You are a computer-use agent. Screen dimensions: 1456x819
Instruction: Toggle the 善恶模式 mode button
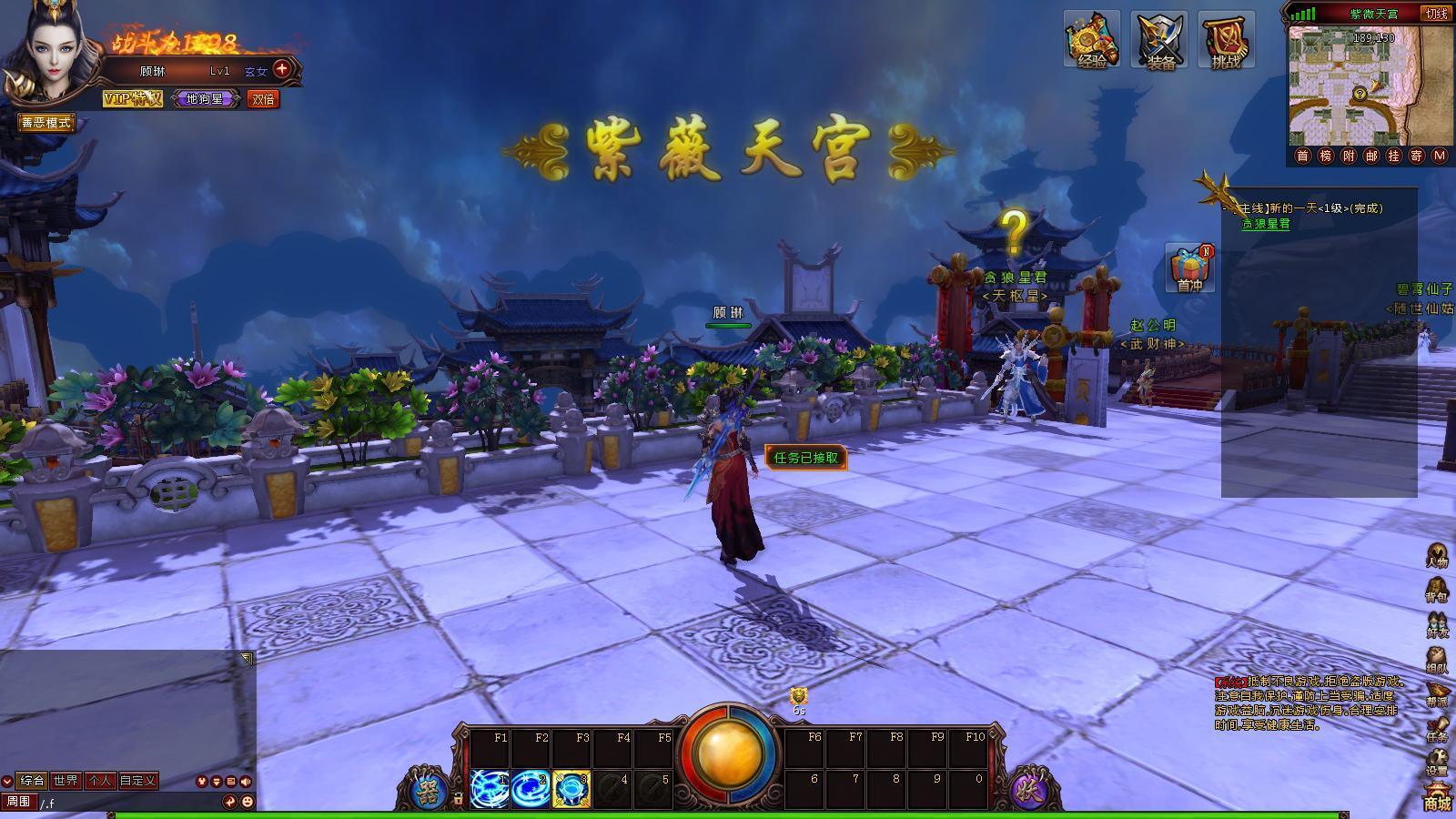click(x=46, y=123)
